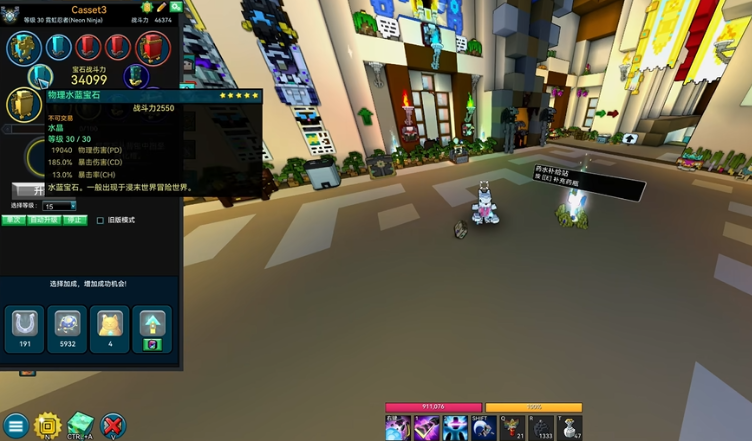752x441 pixels.
Task: Click the pencil edit icon
Action: (161, 7)
